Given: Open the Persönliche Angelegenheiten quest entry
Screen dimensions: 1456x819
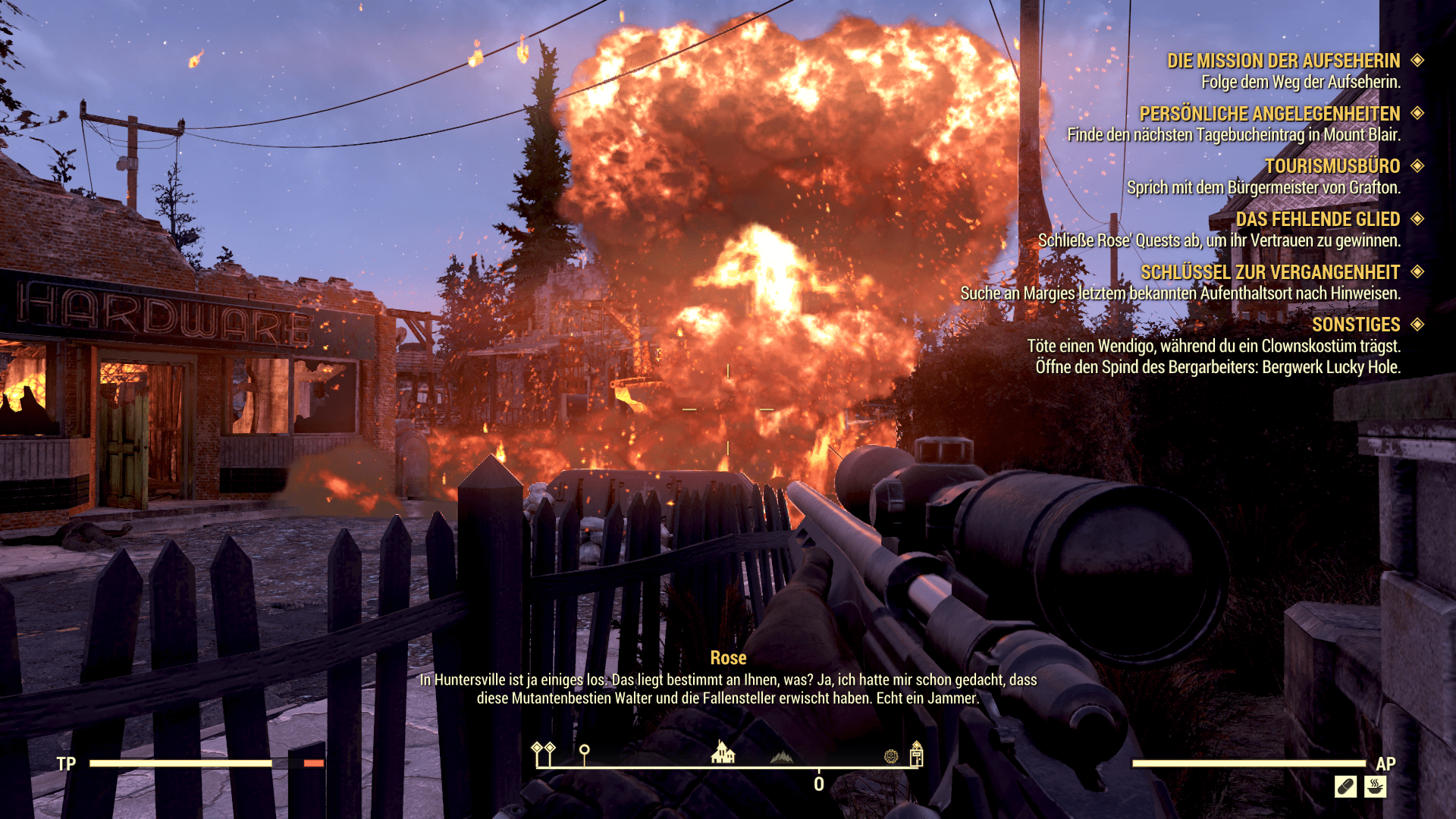Looking at the screenshot, I should point(1269,114).
